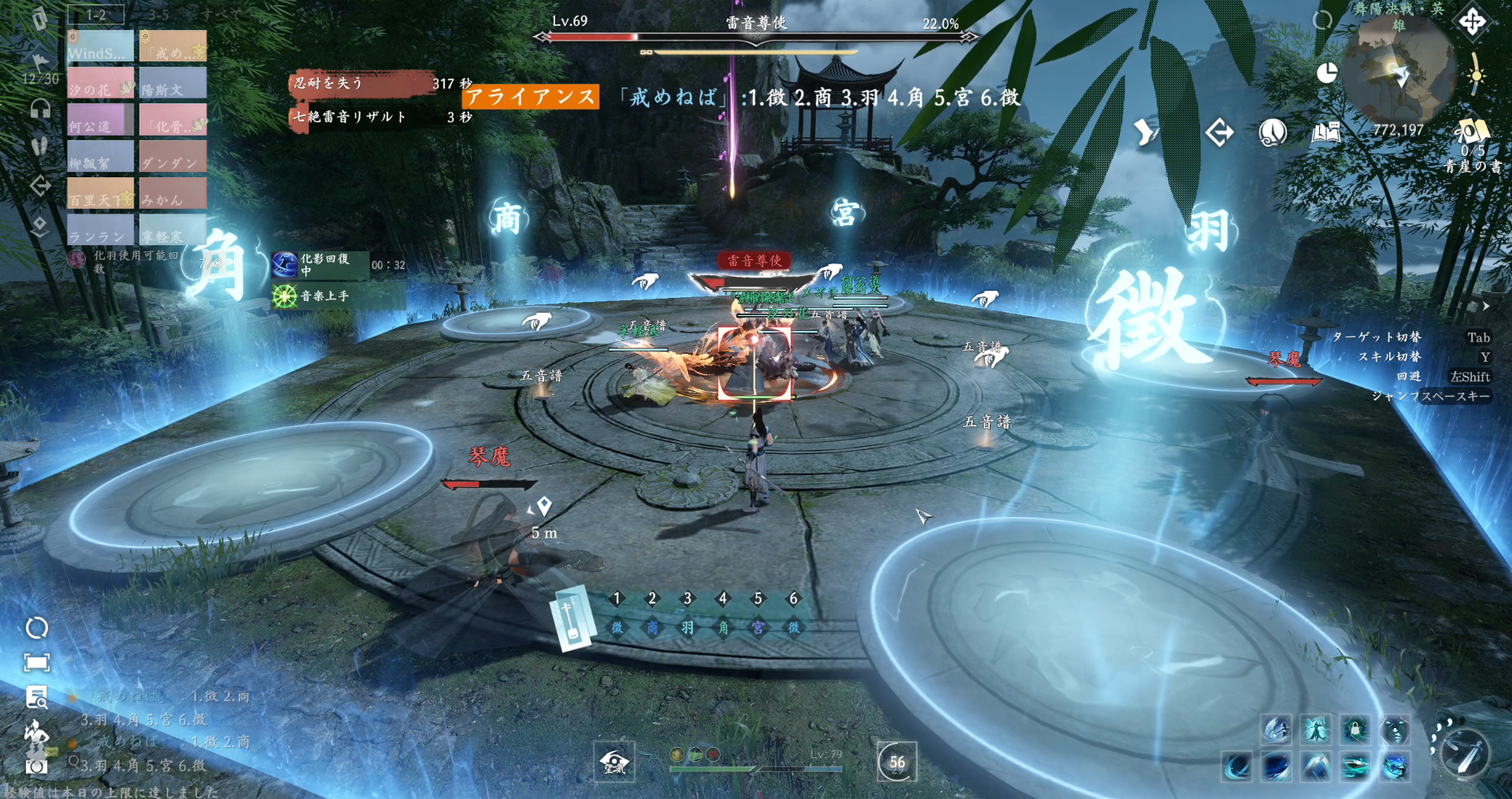Click the open book guide icon
The height and width of the screenshot is (799, 1512).
pos(1325,134)
